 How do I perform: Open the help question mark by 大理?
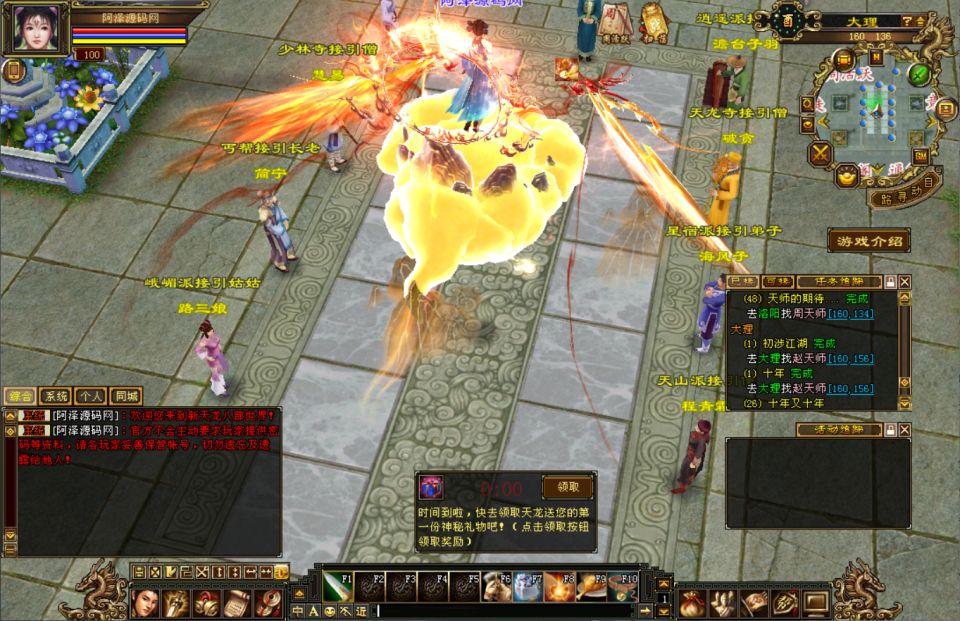click(906, 20)
